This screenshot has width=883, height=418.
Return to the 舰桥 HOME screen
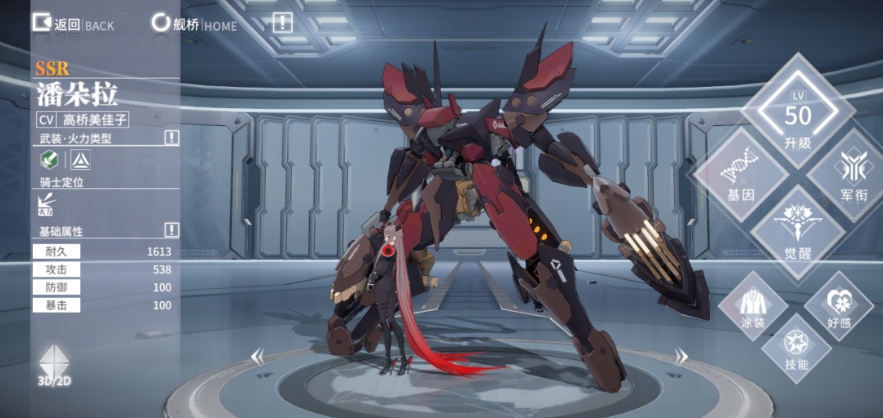194,23
